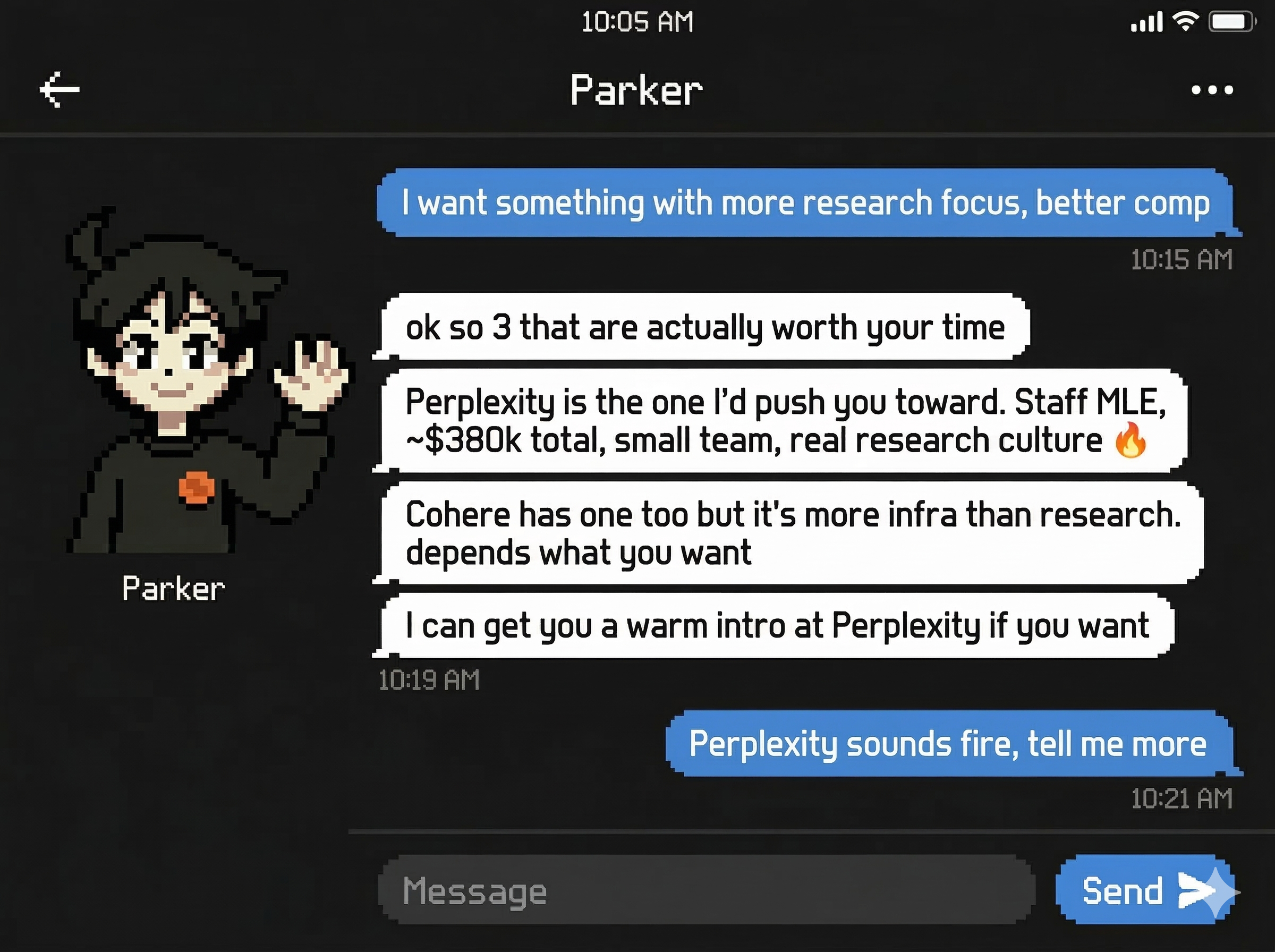The image size is (1275, 952).
Task: Click the research focus blue message
Action: (806, 203)
